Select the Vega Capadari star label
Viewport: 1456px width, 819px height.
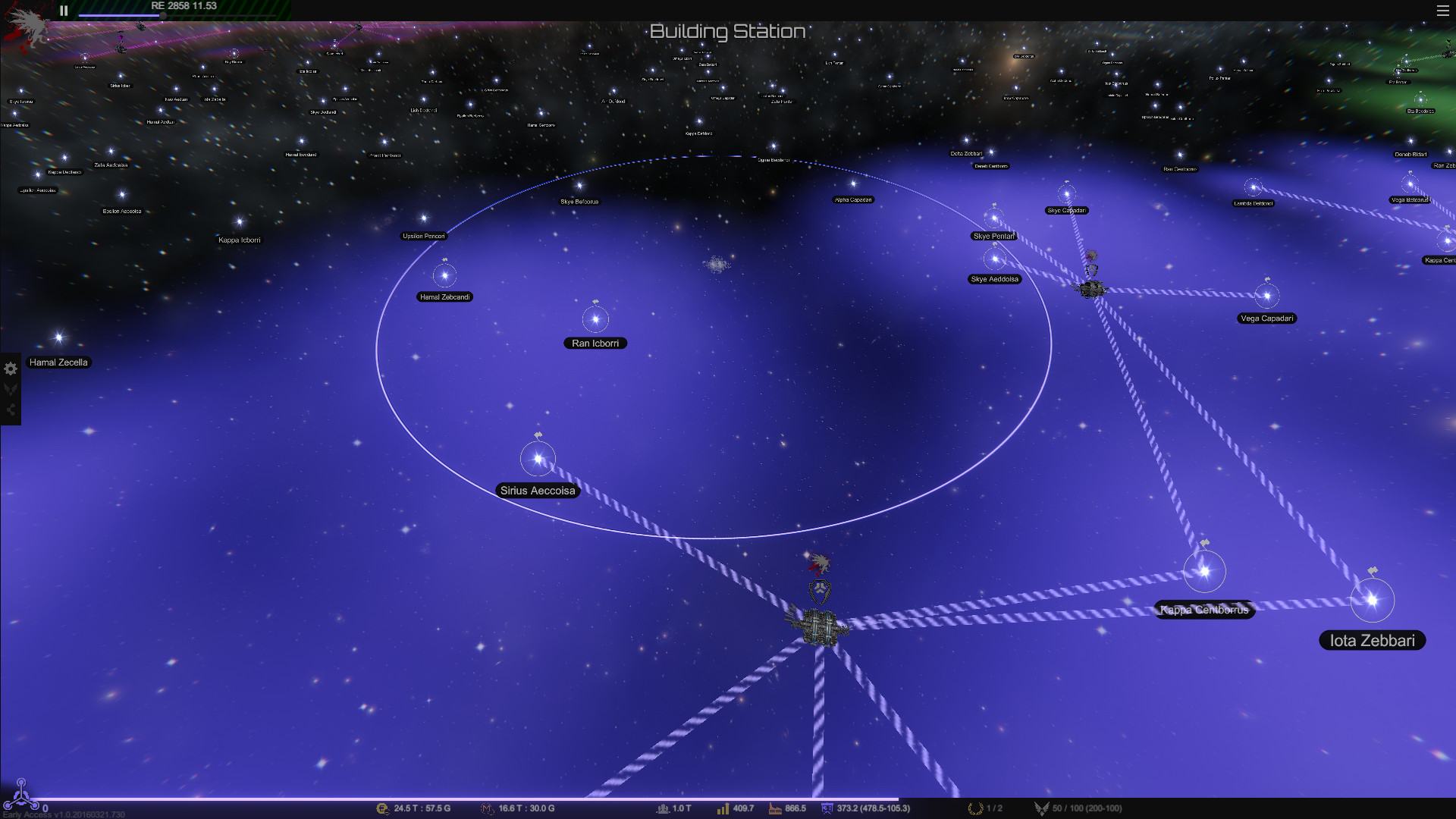[1267, 318]
